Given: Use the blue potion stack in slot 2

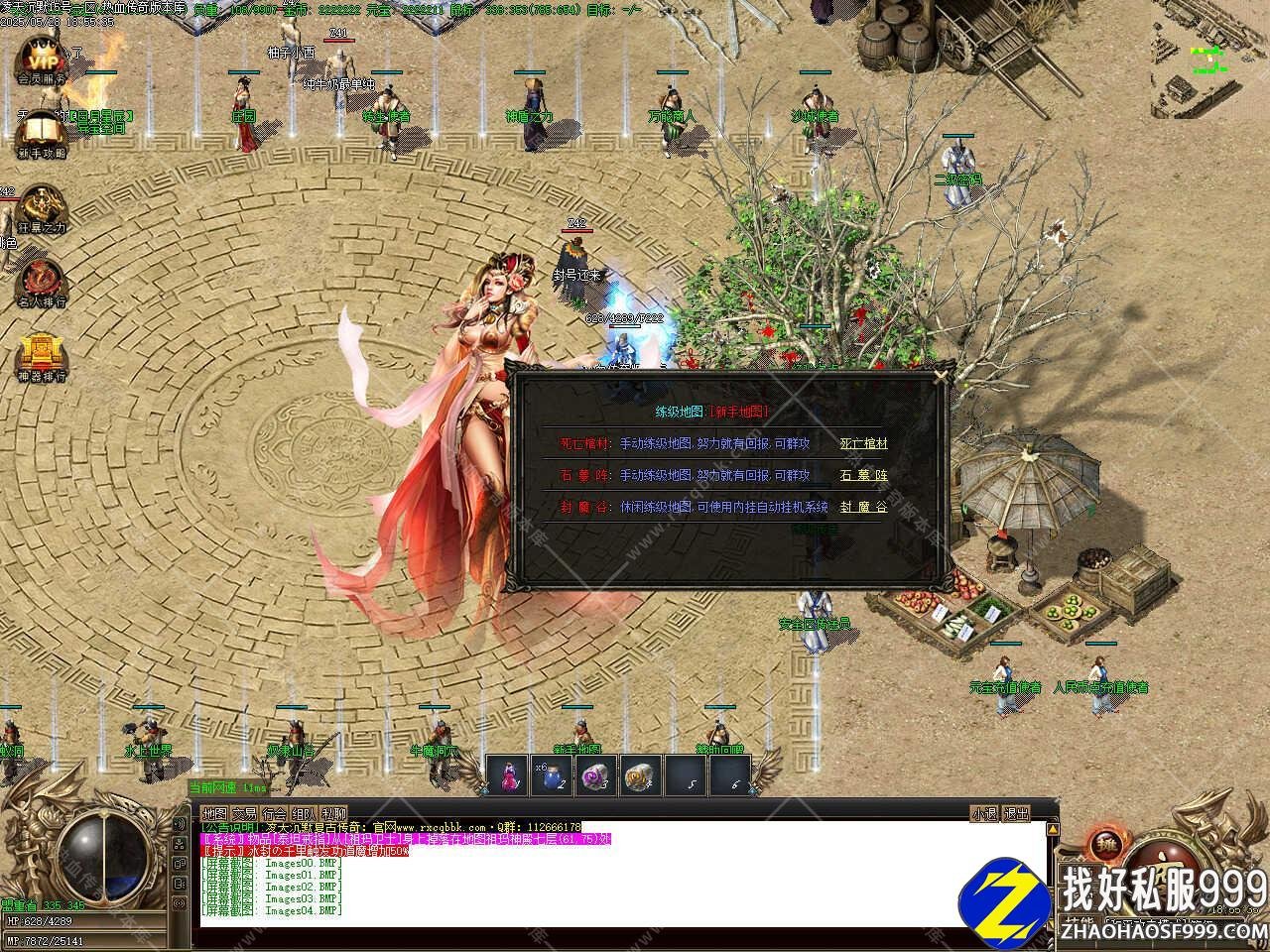Looking at the screenshot, I should tap(552, 775).
